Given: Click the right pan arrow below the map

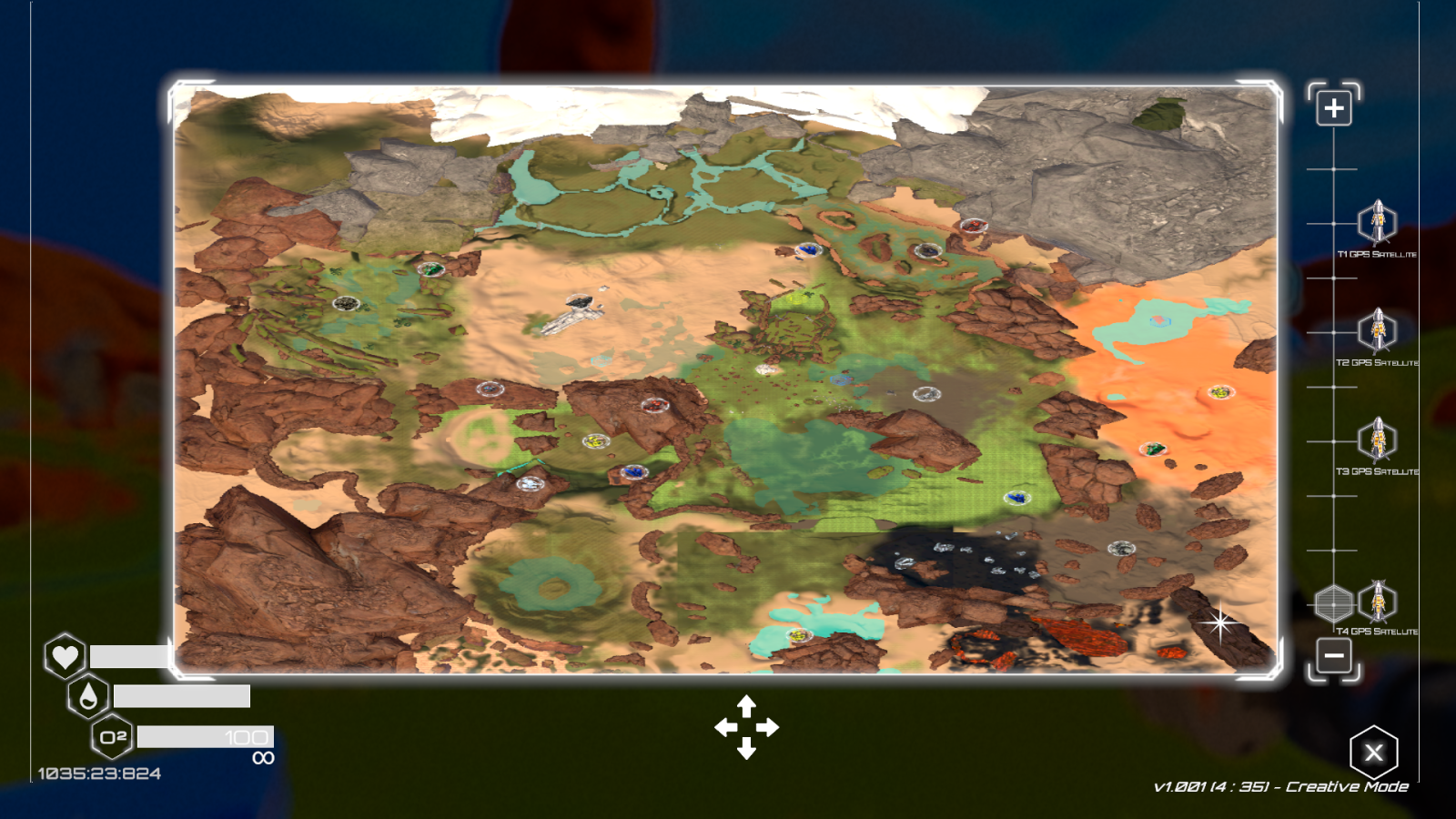Looking at the screenshot, I should 770,727.
